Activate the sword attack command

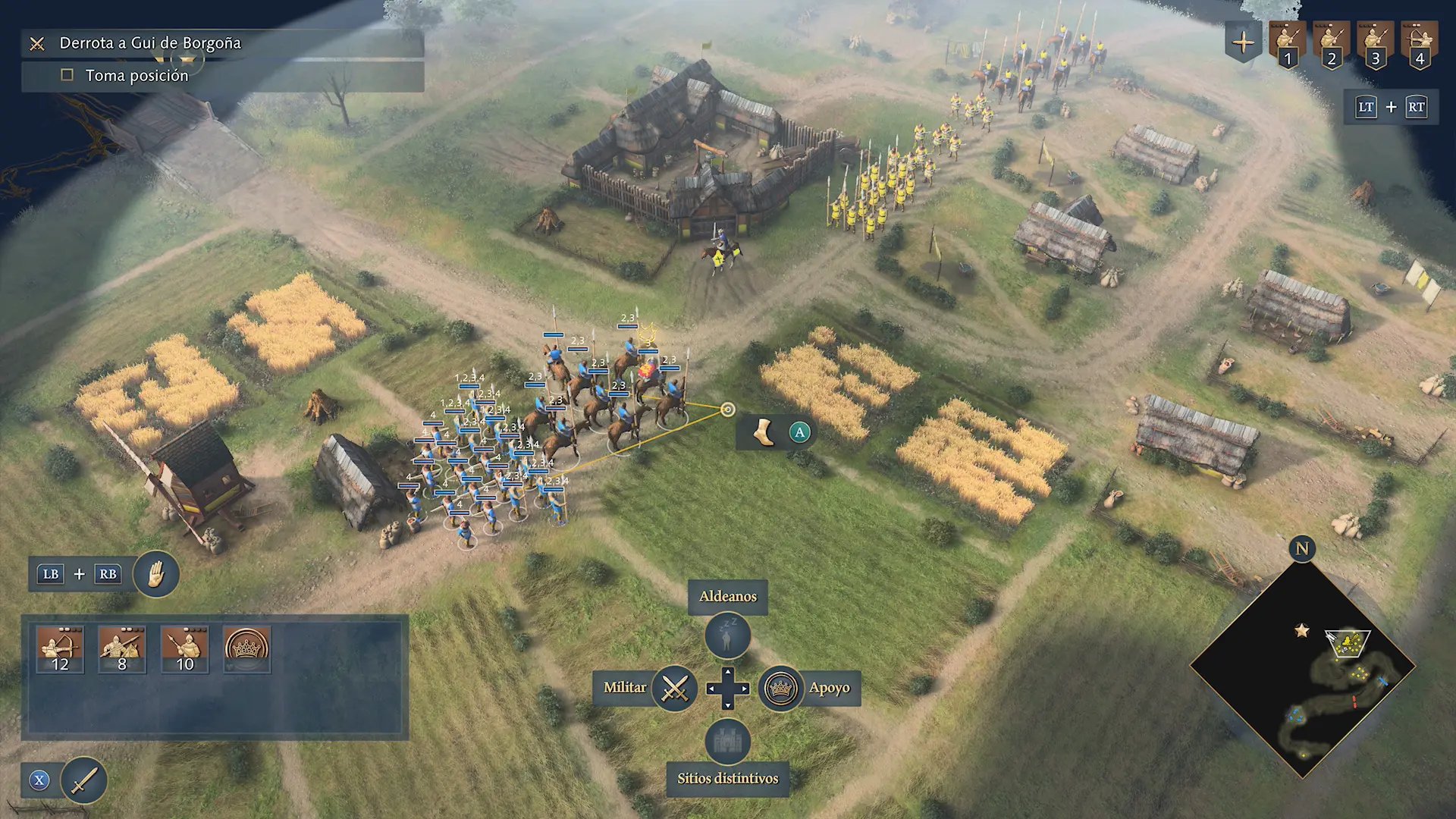83,780
